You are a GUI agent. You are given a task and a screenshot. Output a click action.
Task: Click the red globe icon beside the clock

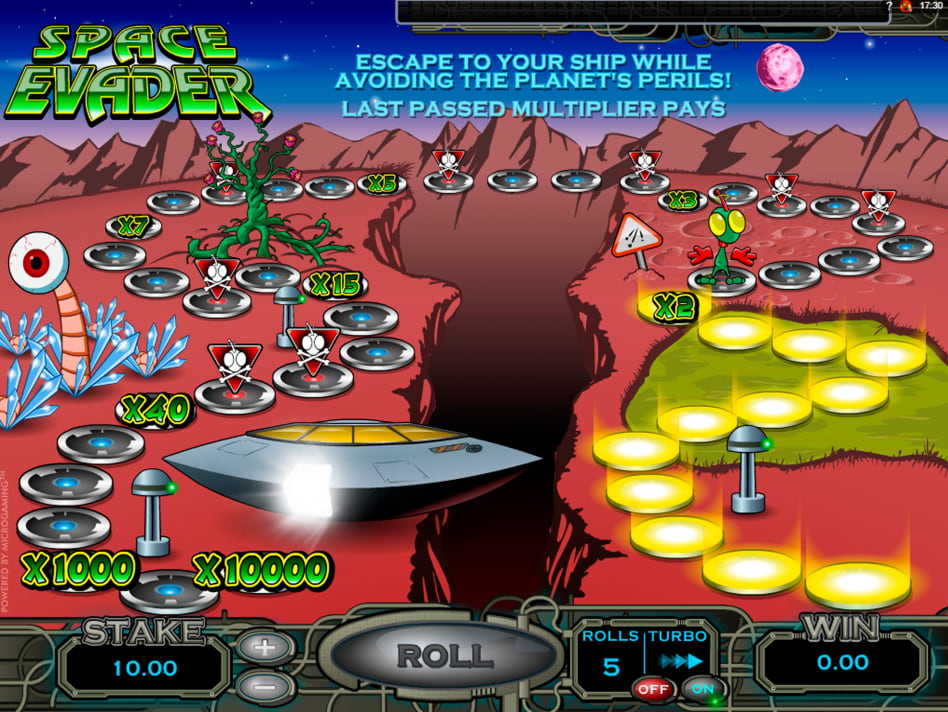pos(905,6)
